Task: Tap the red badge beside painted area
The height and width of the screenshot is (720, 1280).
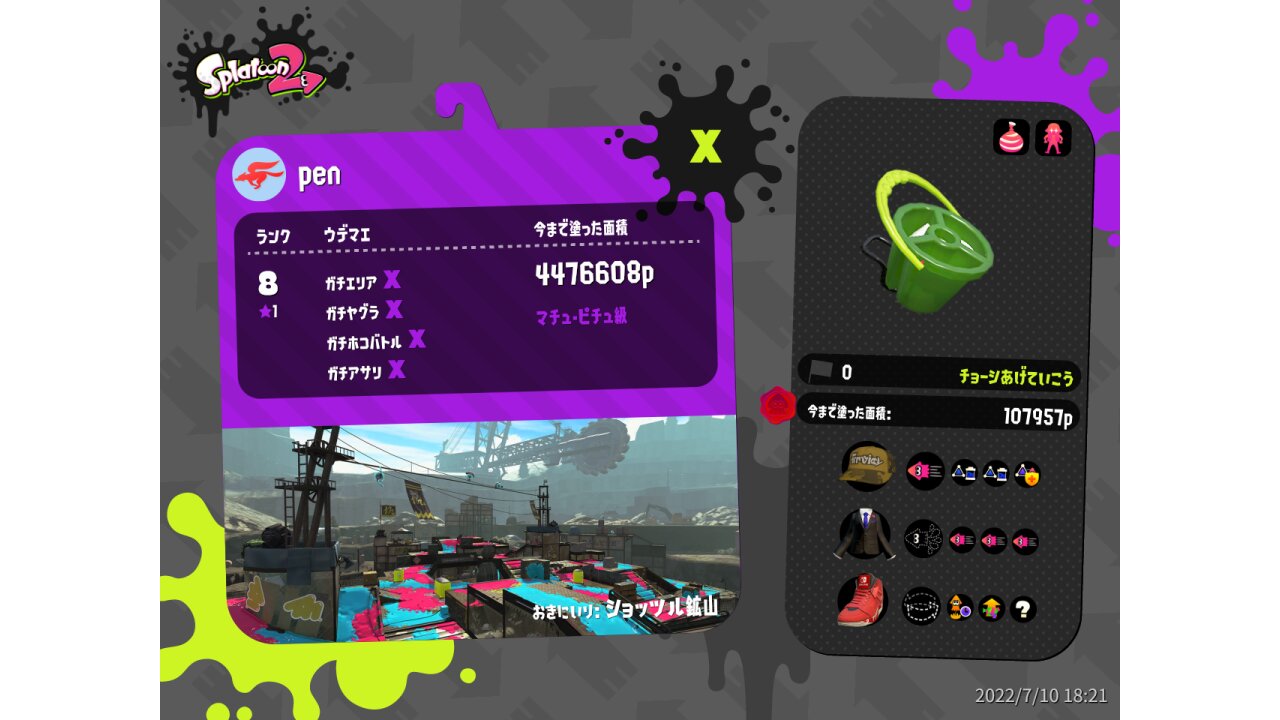Action: [777, 406]
